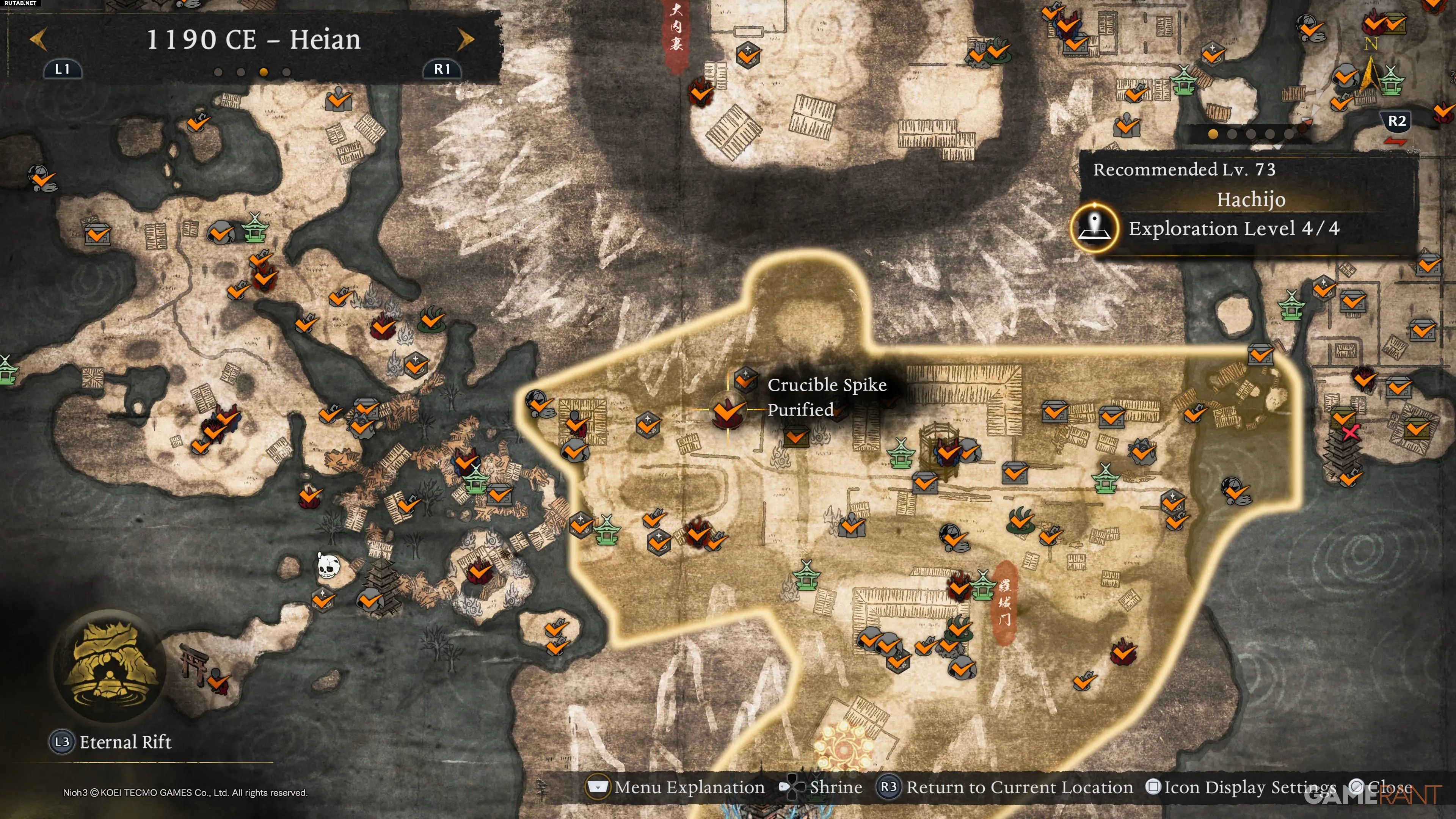Screen dimensions: 1456x819
Task: Select the red X map marker
Action: pyautogui.click(x=1350, y=433)
